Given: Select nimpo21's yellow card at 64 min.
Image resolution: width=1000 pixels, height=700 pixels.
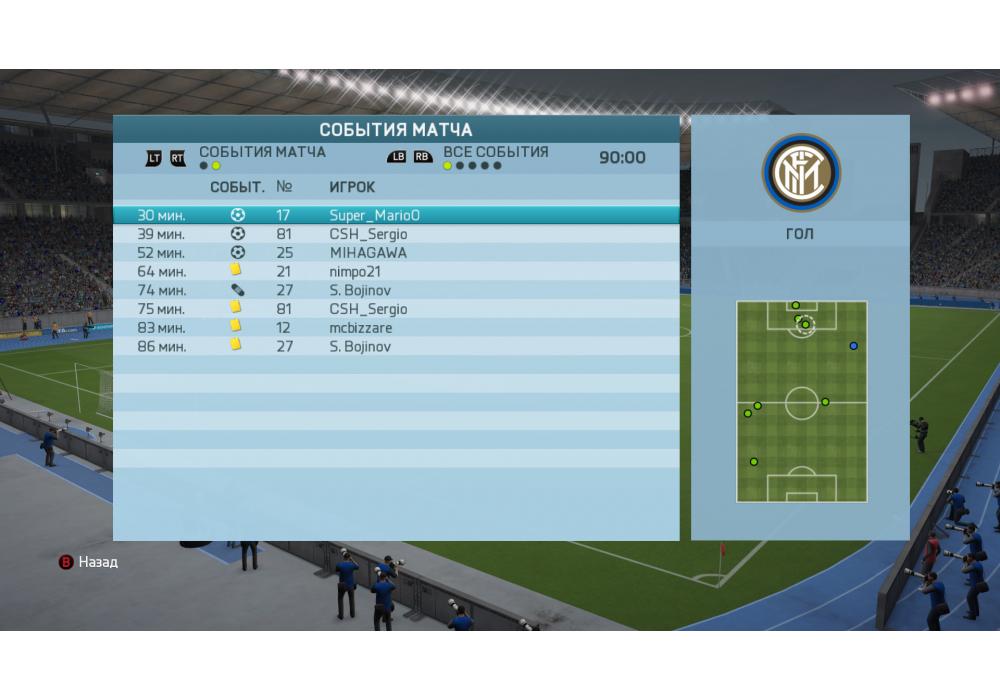Looking at the screenshot, I should (395, 272).
